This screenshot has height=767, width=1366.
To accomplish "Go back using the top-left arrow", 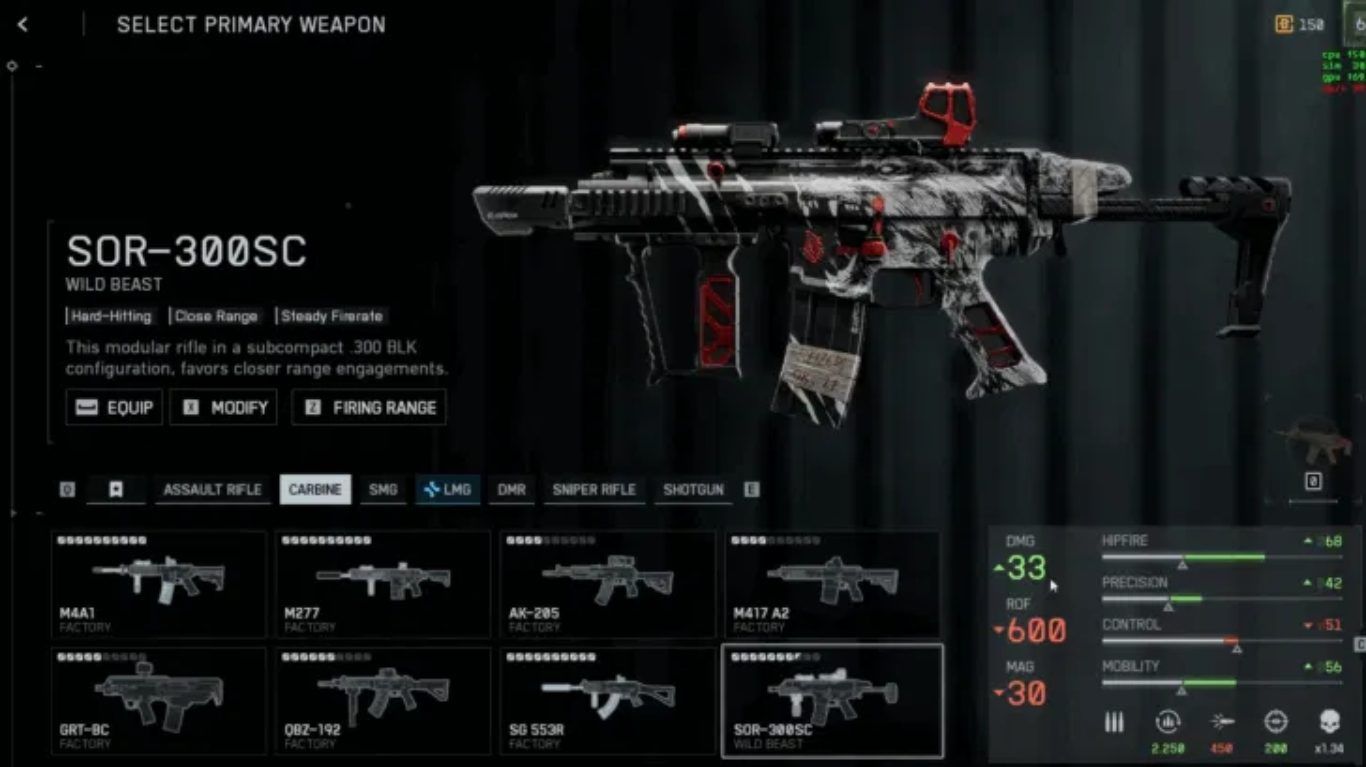I will (x=23, y=25).
